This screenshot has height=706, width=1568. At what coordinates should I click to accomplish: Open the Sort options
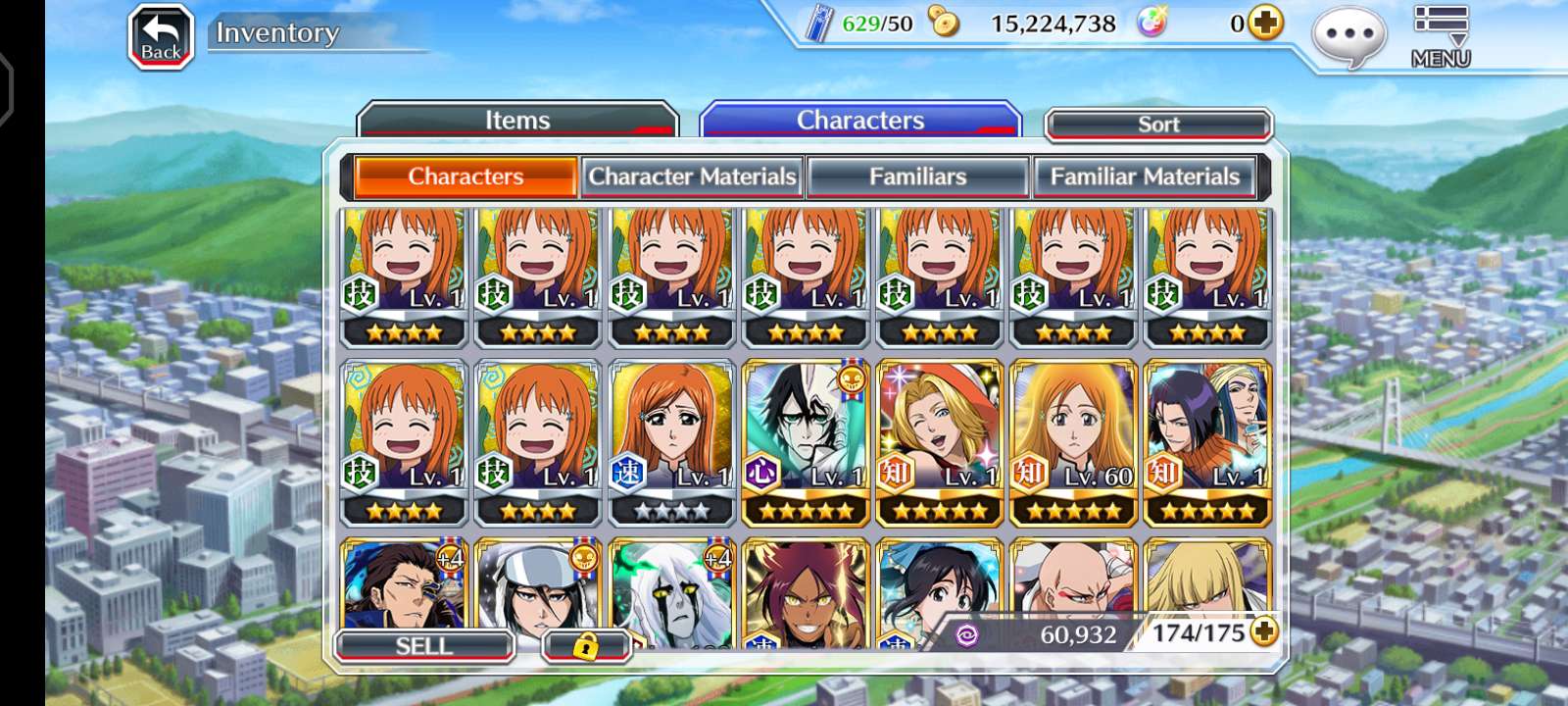coord(1158,125)
